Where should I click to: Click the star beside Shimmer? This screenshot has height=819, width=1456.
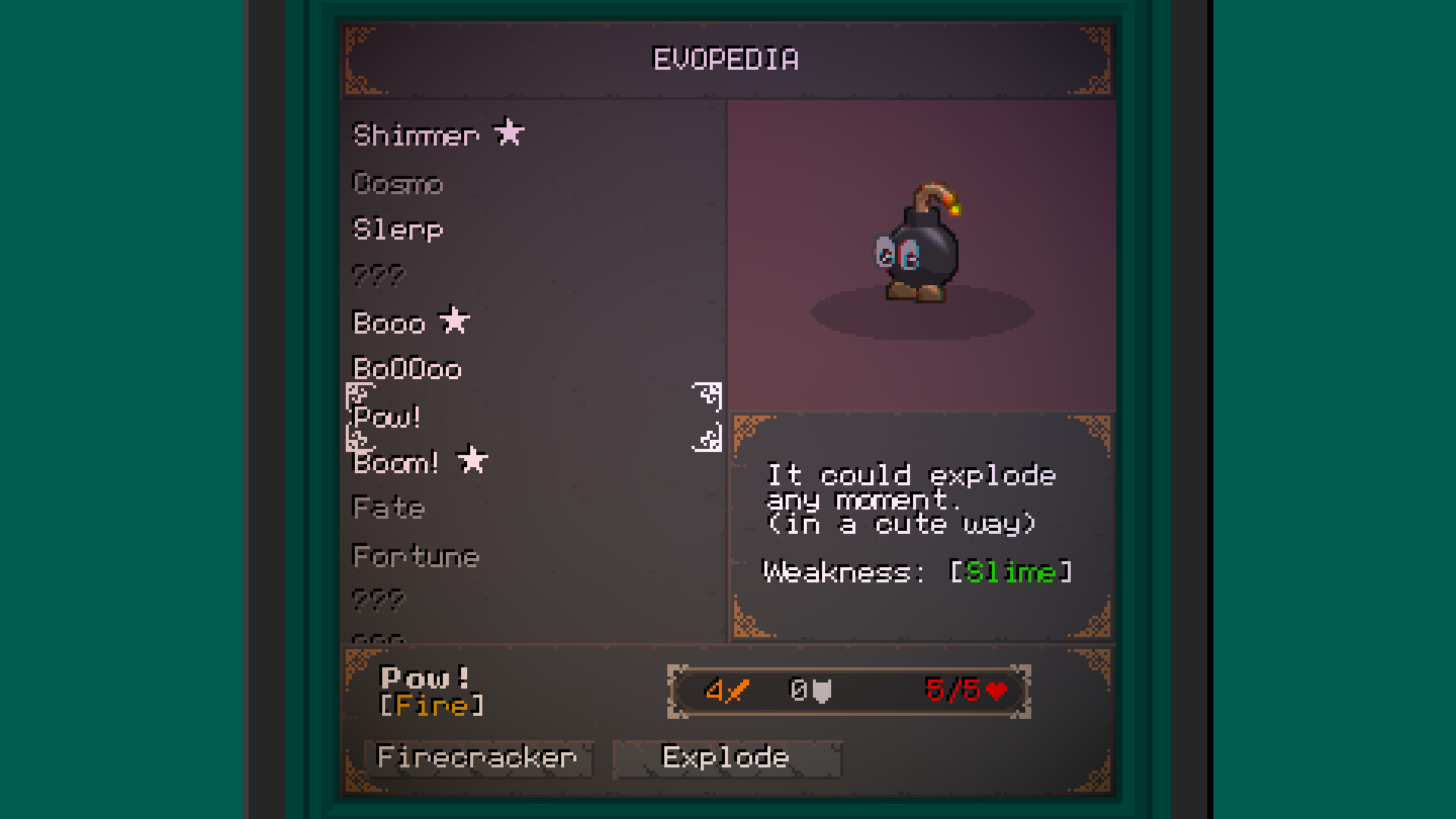tap(509, 133)
